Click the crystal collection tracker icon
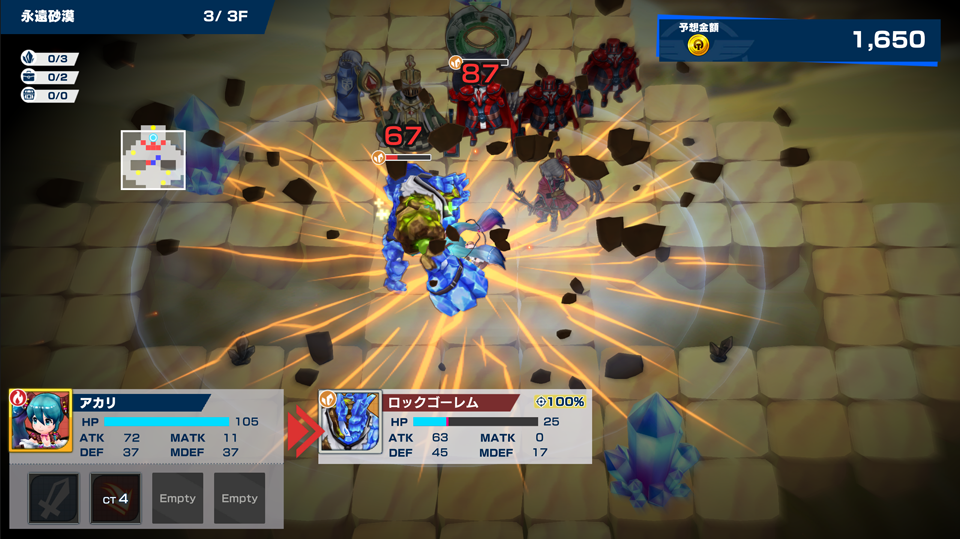Screen dimensions: 960x539 [x=29, y=59]
